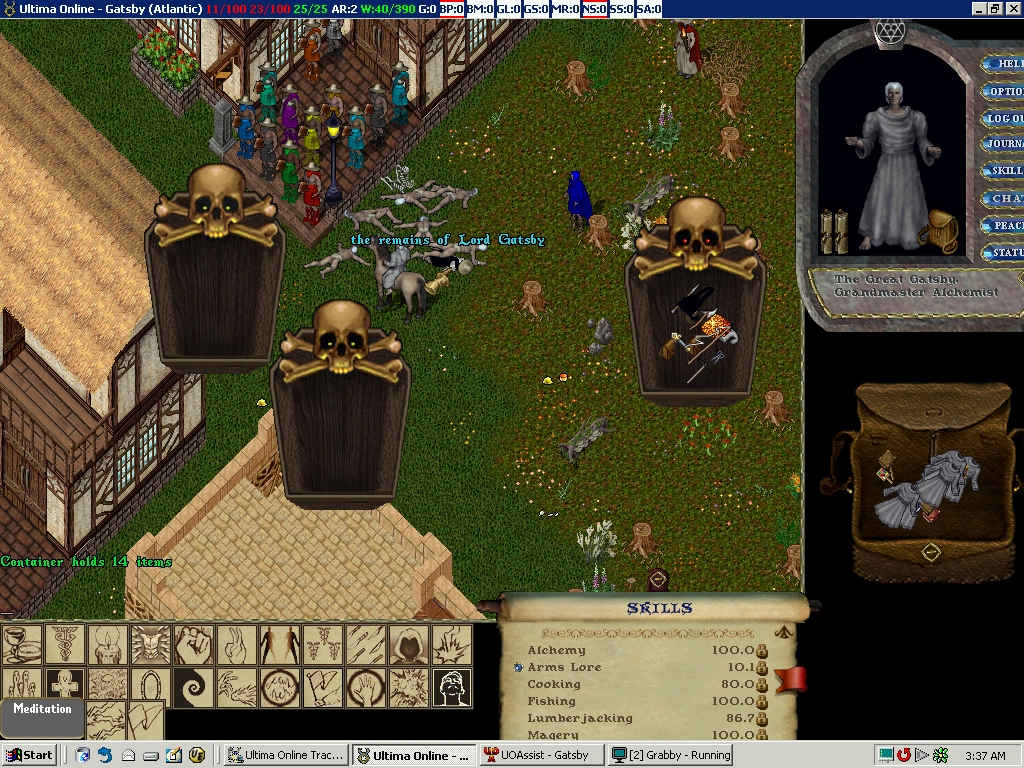This screenshot has width=1024, height=768.
Task: Click the red flag on skills scroll
Action: (790, 680)
